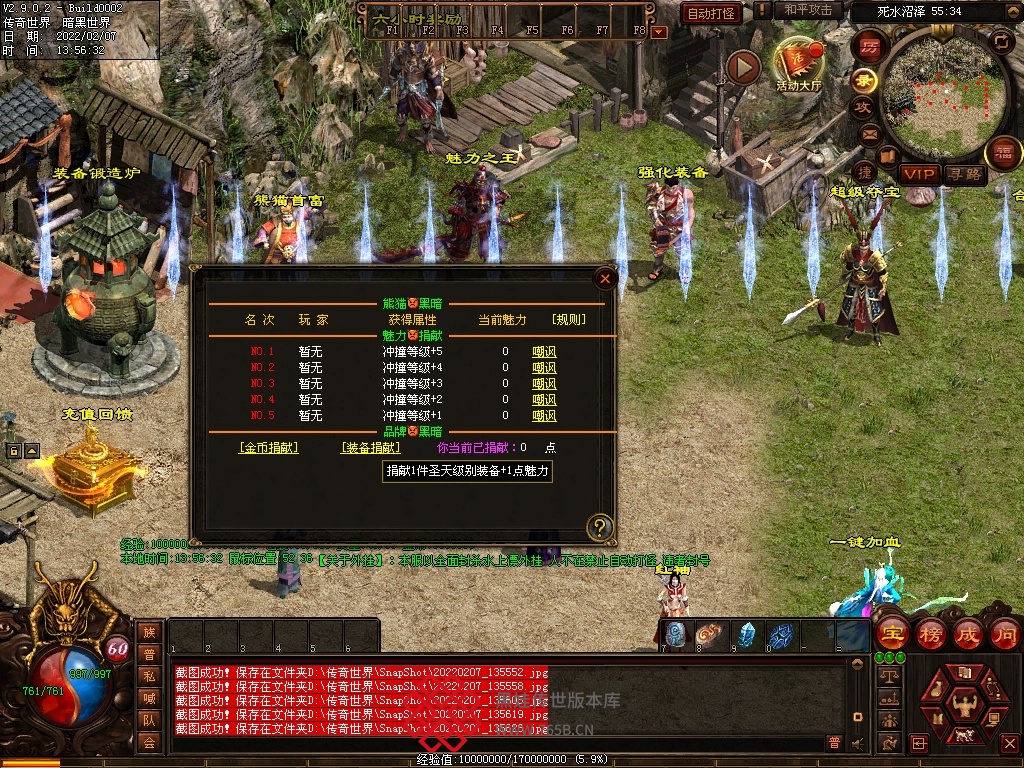The image size is (1024, 768).
Task: Open the 宝 treasure button
Action: (892, 634)
